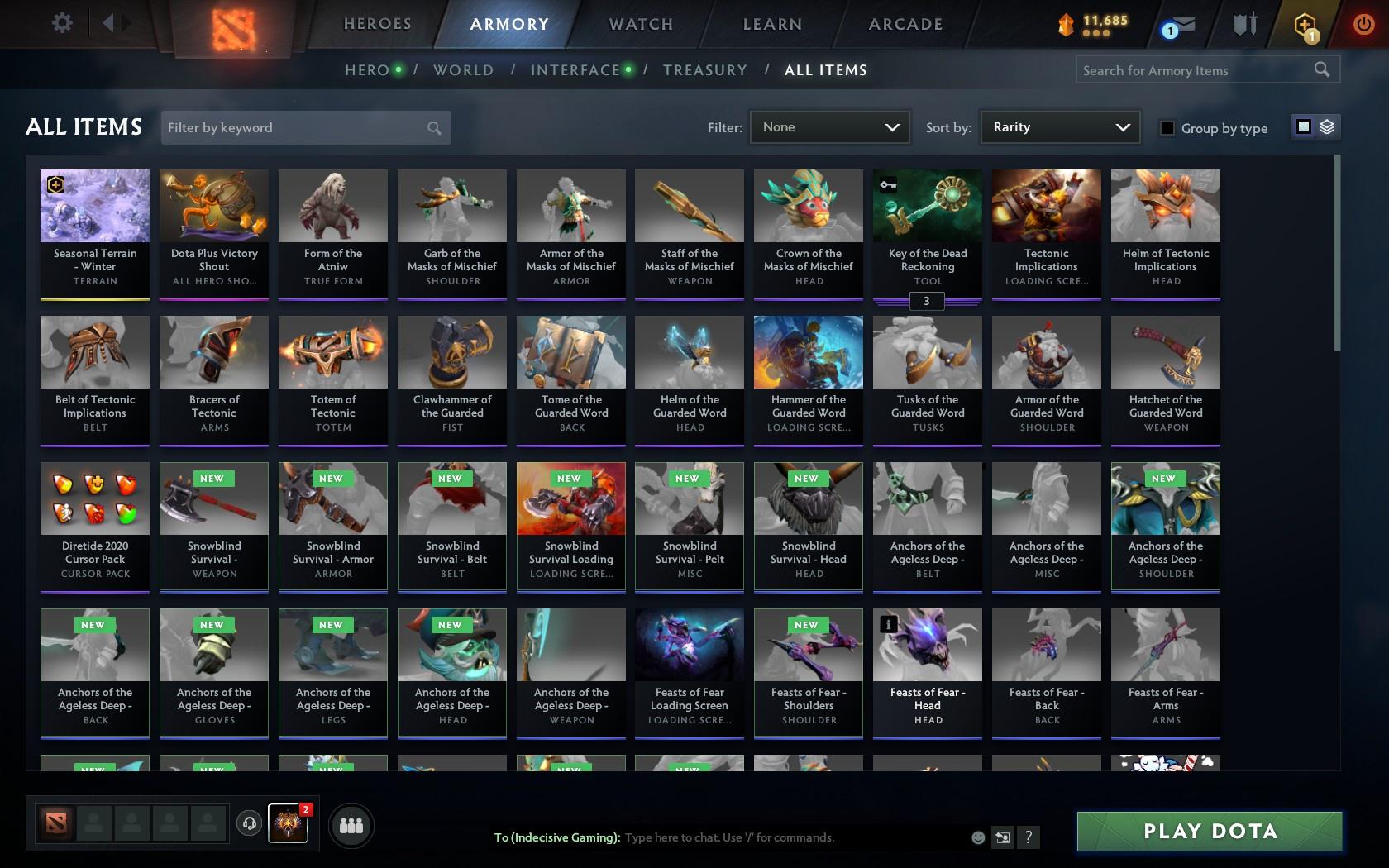
Task: Enable the Group by type checkbox
Action: pyautogui.click(x=1166, y=128)
